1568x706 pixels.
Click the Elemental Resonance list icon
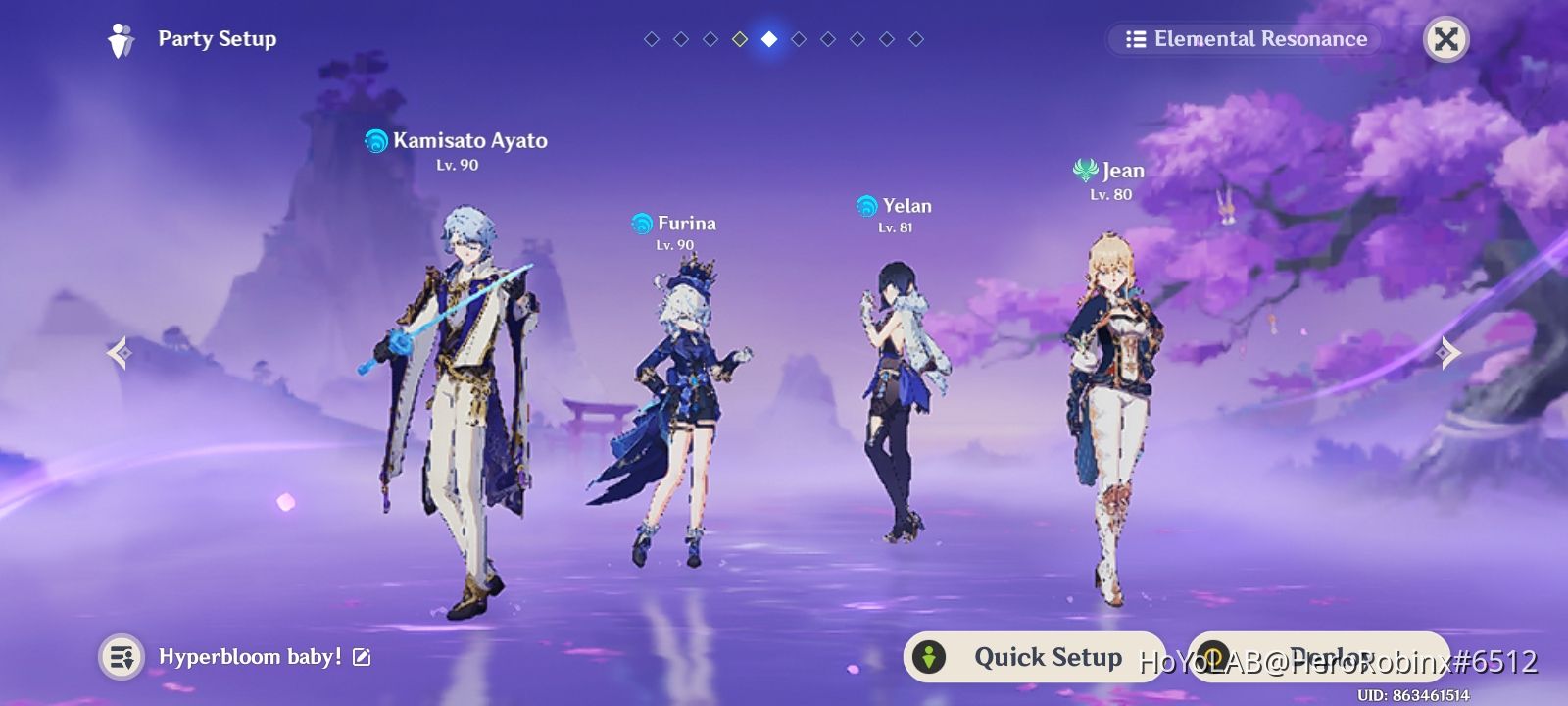[1134, 39]
